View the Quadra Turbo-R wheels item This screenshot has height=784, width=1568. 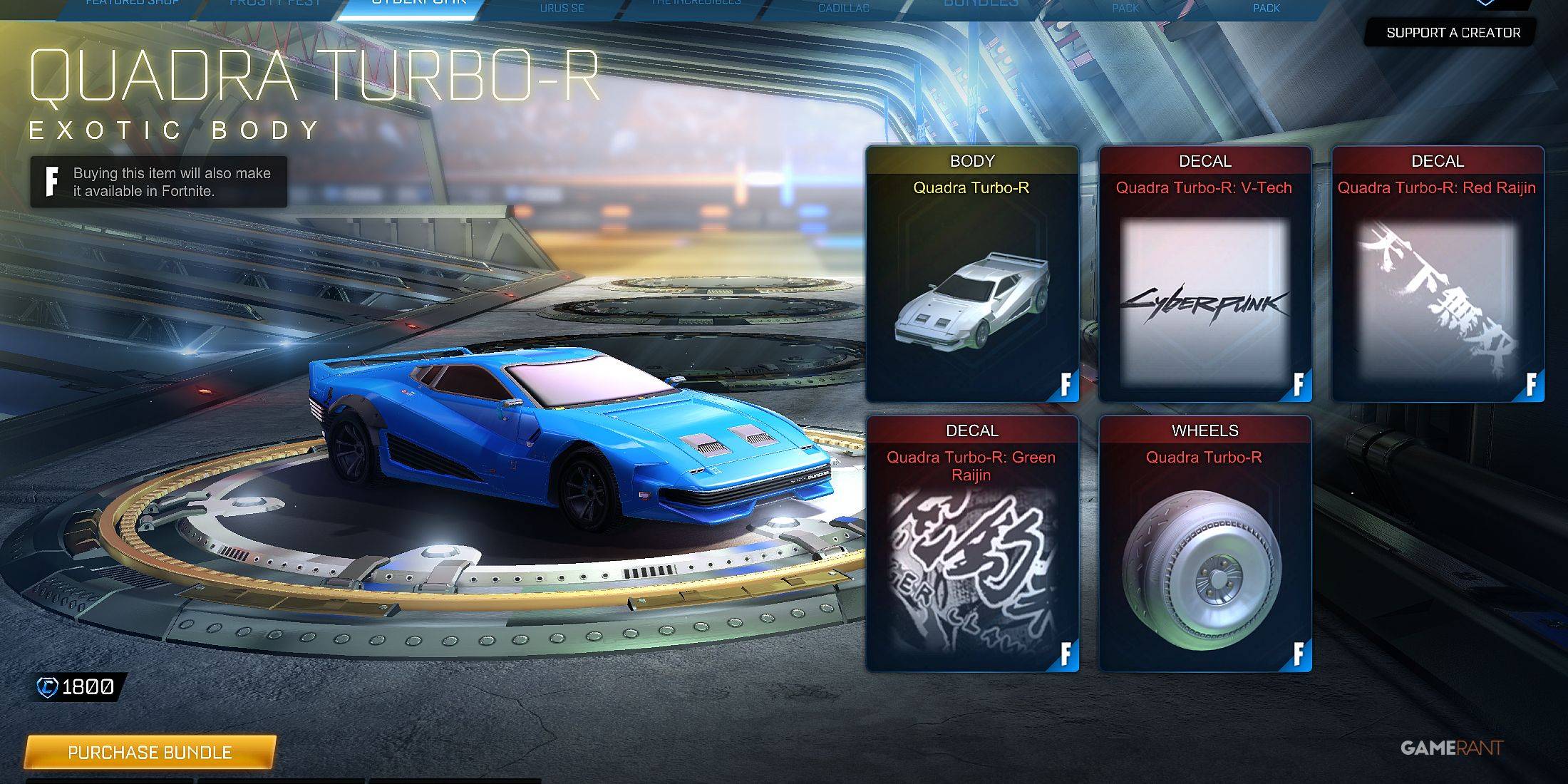point(1205,544)
